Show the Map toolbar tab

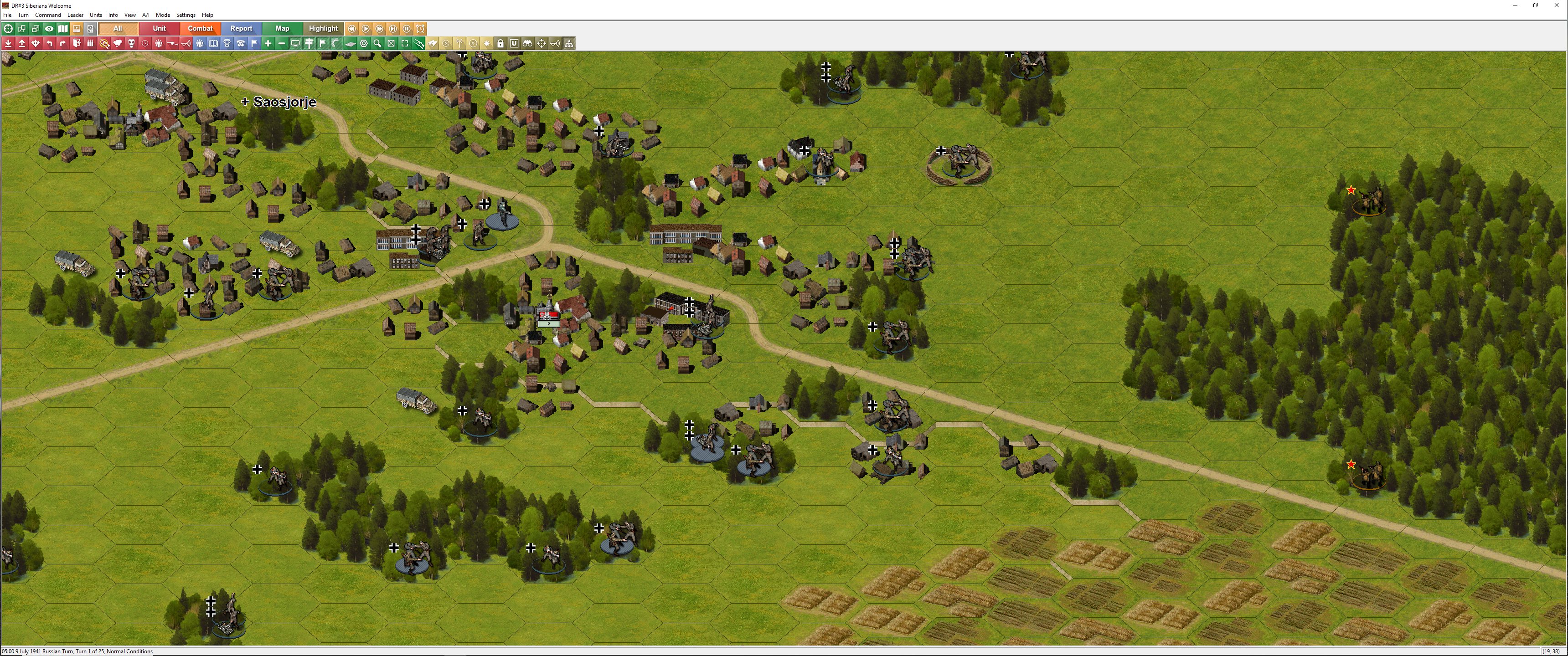(282, 29)
